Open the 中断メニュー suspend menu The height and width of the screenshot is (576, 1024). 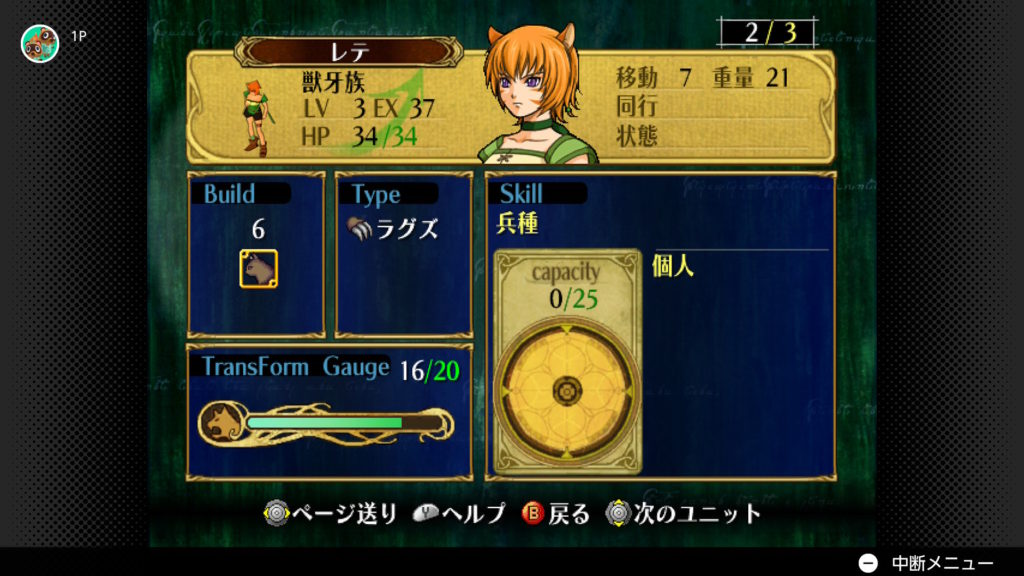[x=927, y=563]
